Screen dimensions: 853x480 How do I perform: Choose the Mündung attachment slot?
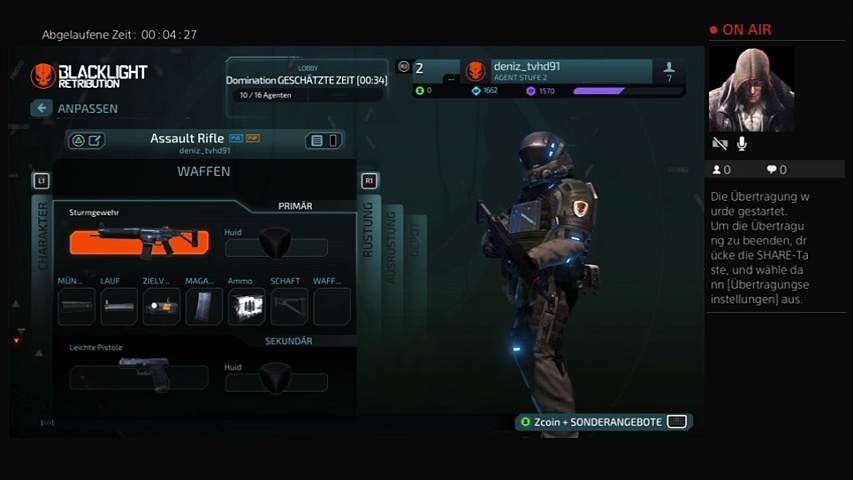pyautogui.click(x=76, y=306)
